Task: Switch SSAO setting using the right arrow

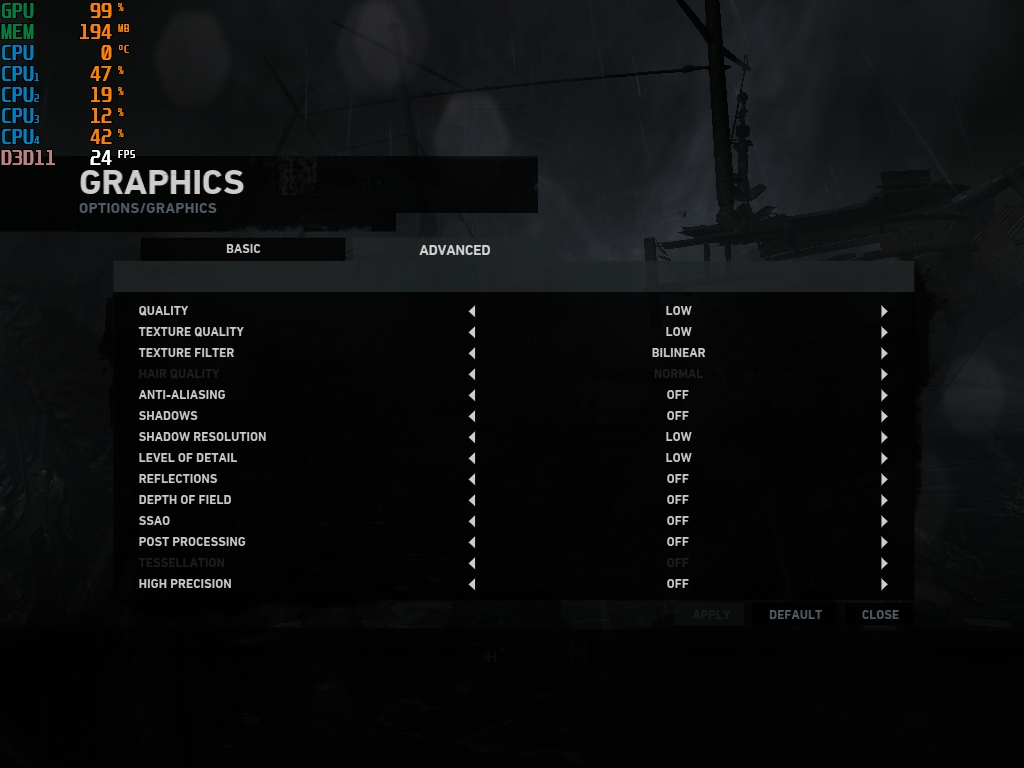Action: (x=884, y=521)
